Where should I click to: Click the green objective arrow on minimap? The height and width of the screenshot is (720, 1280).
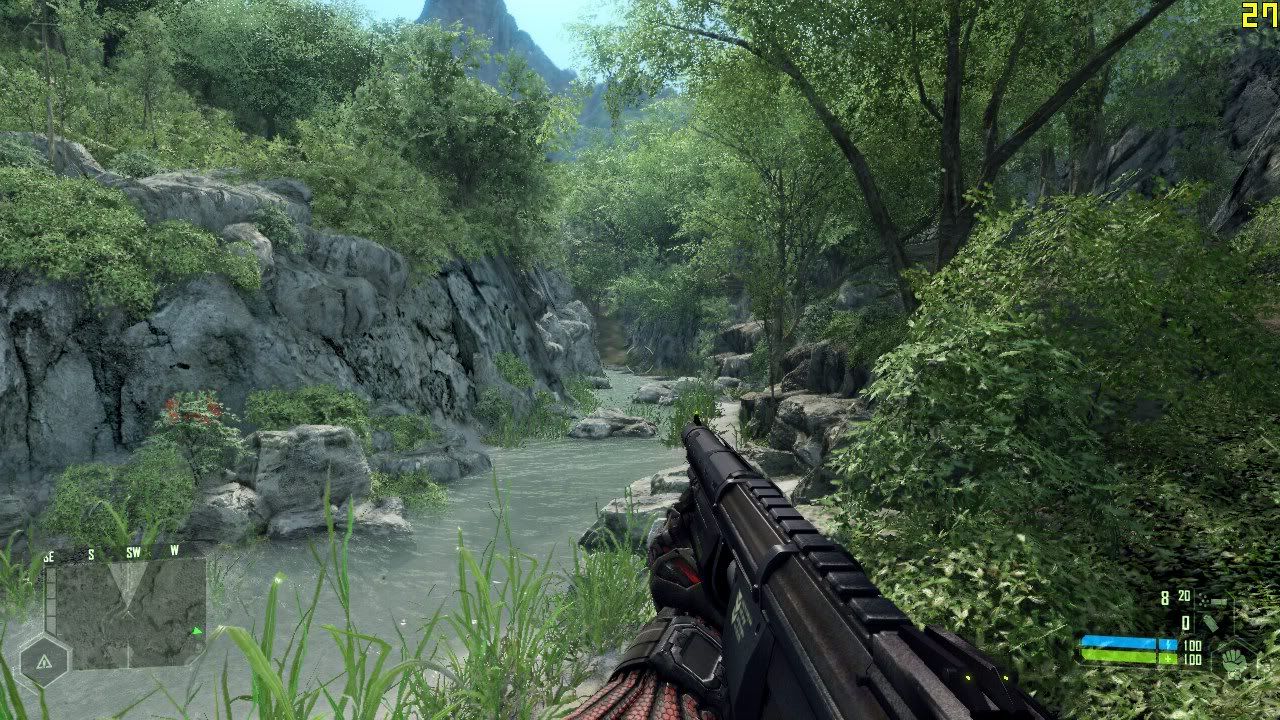tap(197, 631)
